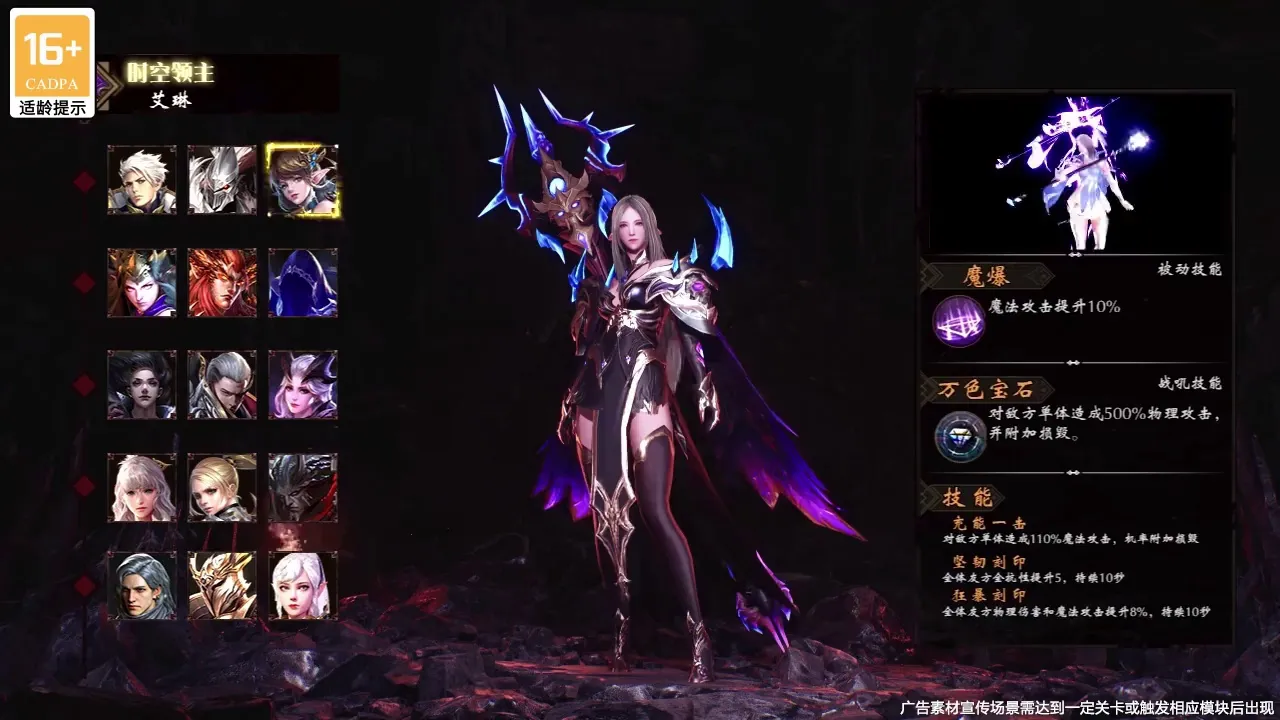
Task: Select the highlighted brown-haired elf portrait
Action: [x=302, y=180]
